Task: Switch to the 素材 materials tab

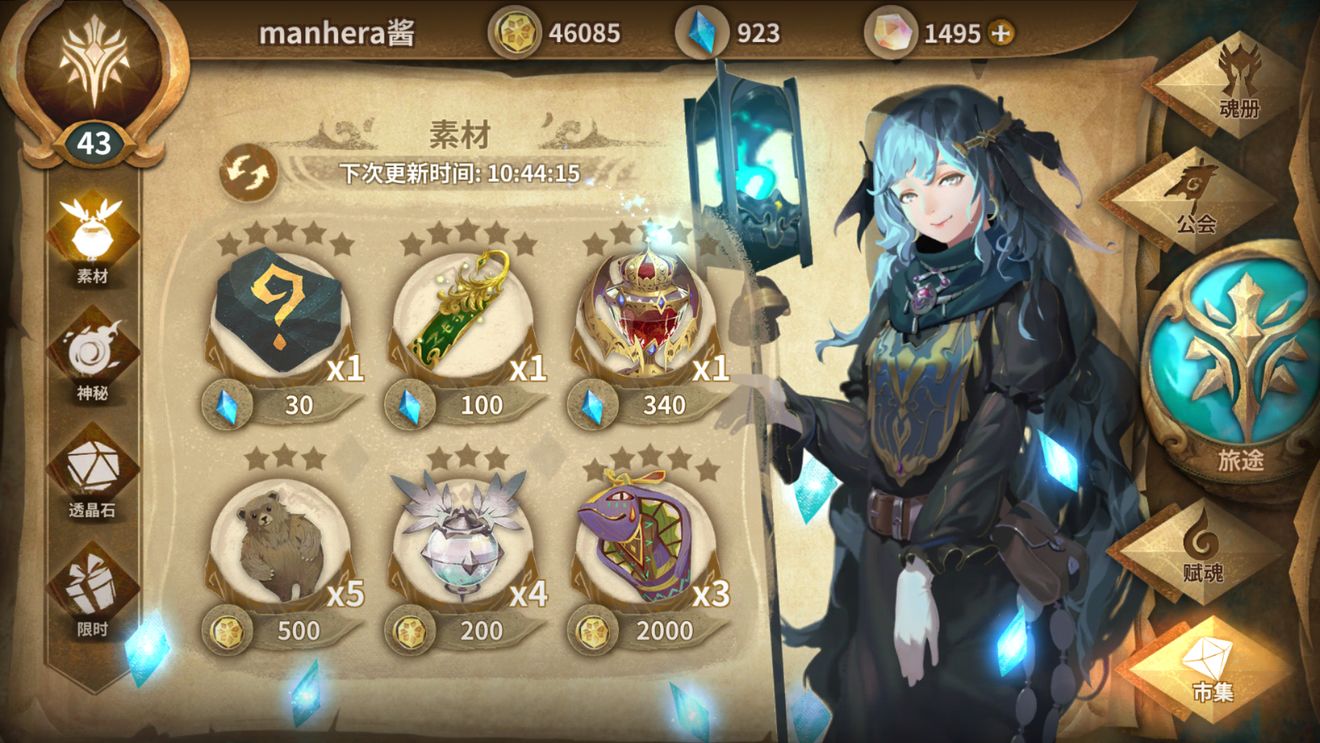Action: (x=92, y=237)
